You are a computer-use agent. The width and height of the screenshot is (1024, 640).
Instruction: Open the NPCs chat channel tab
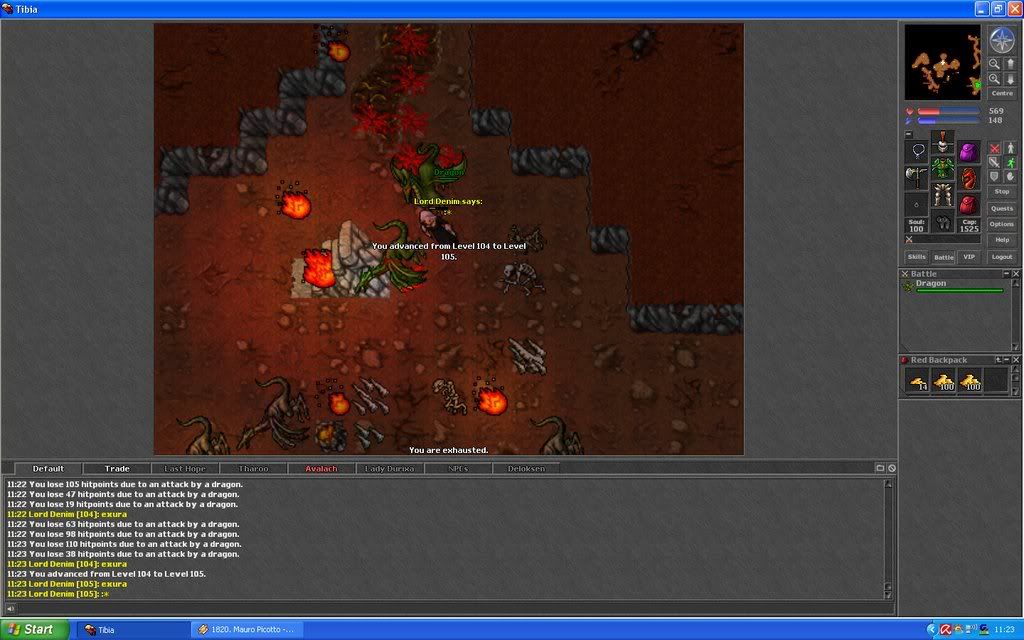tap(458, 468)
